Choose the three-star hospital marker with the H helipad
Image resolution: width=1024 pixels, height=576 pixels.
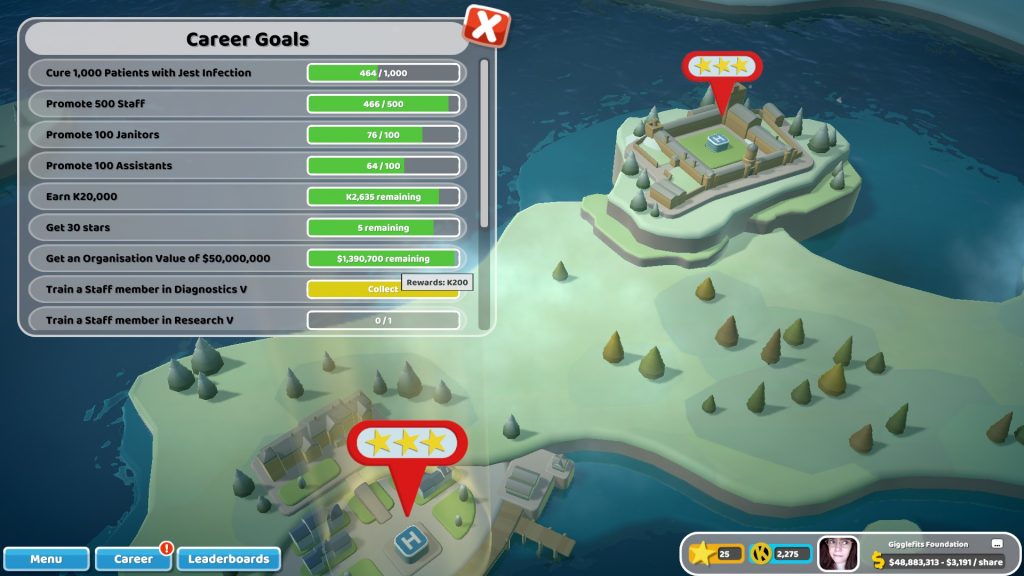click(406, 443)
